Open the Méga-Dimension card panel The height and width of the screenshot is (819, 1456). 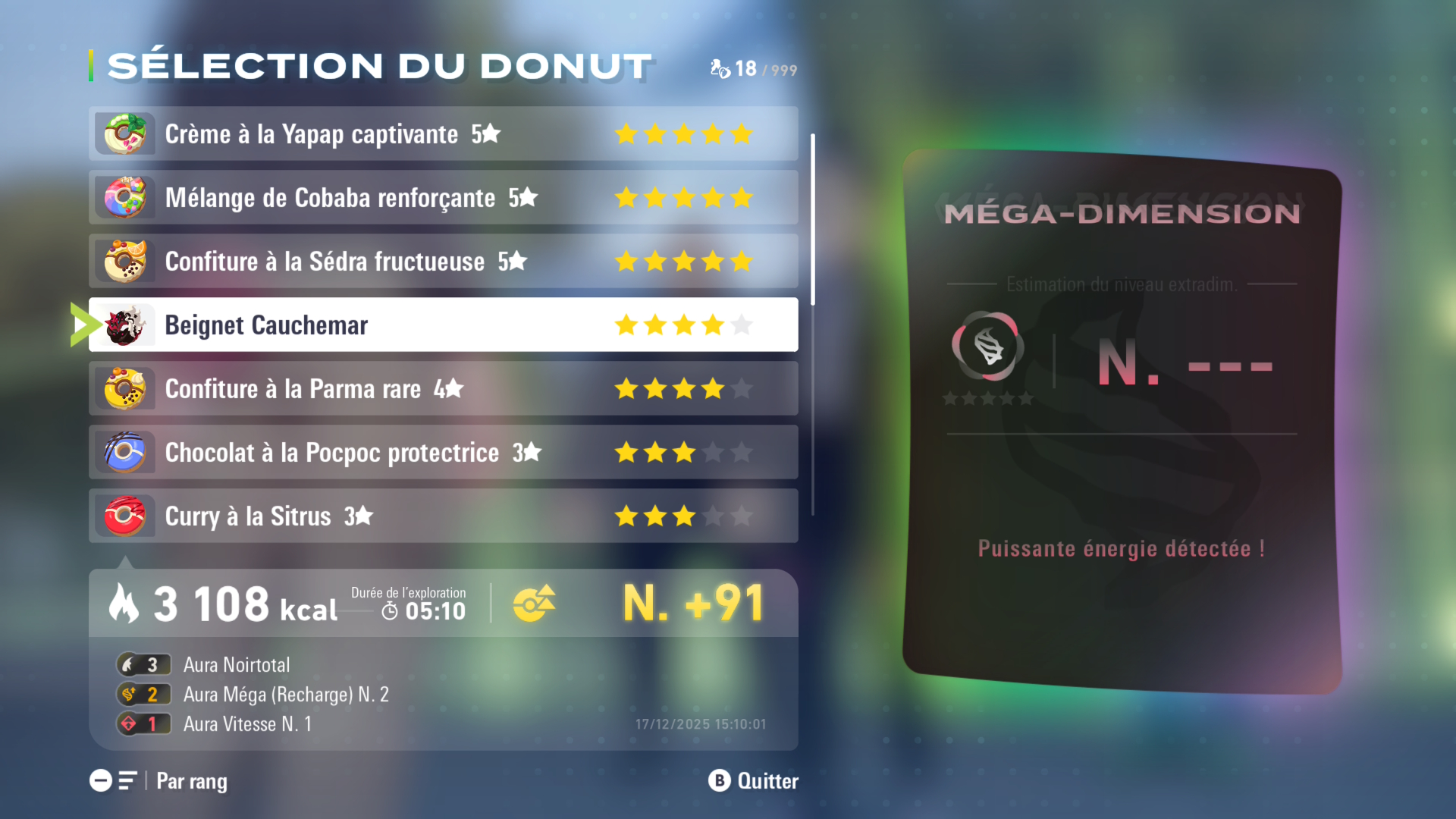pos(1122,421)
